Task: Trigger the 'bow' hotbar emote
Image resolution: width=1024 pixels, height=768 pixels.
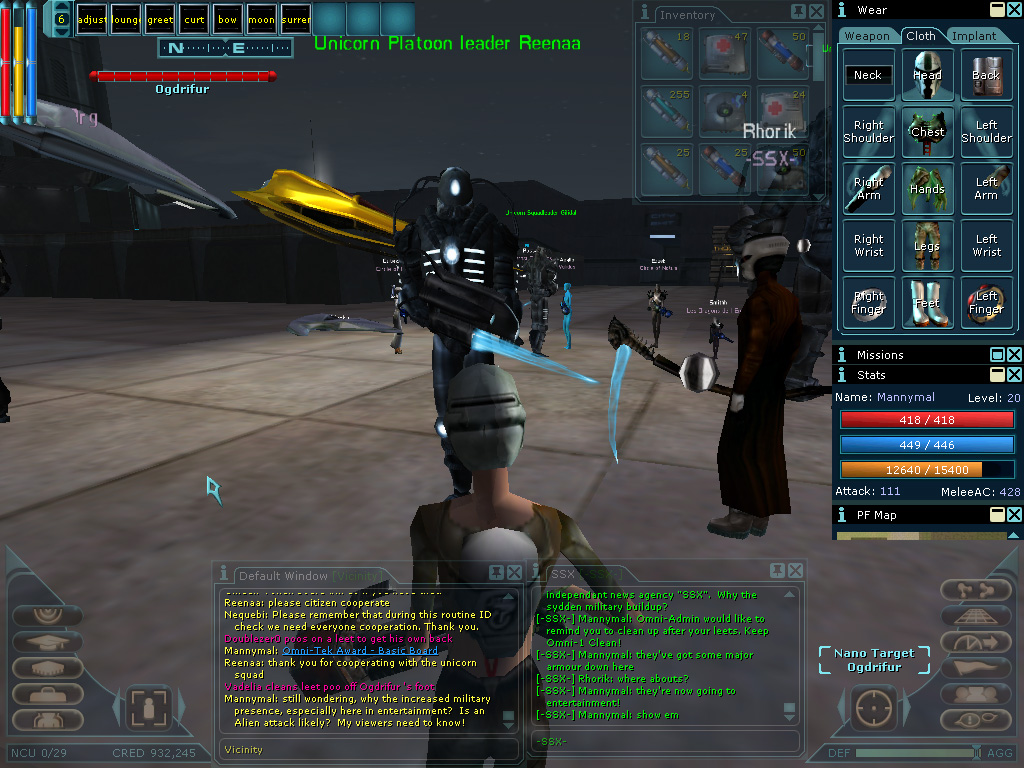Action: click(x=228, y=19)
